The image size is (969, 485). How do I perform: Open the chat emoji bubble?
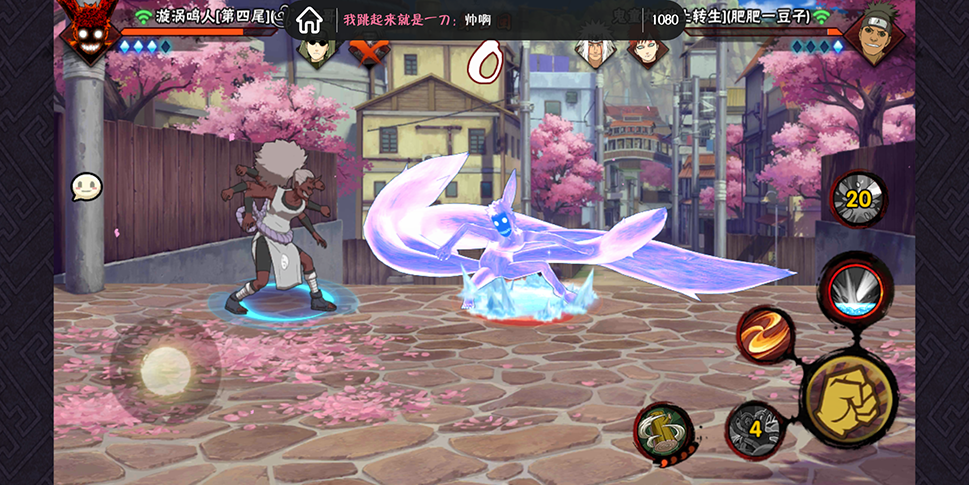click(x=86, y=187)
